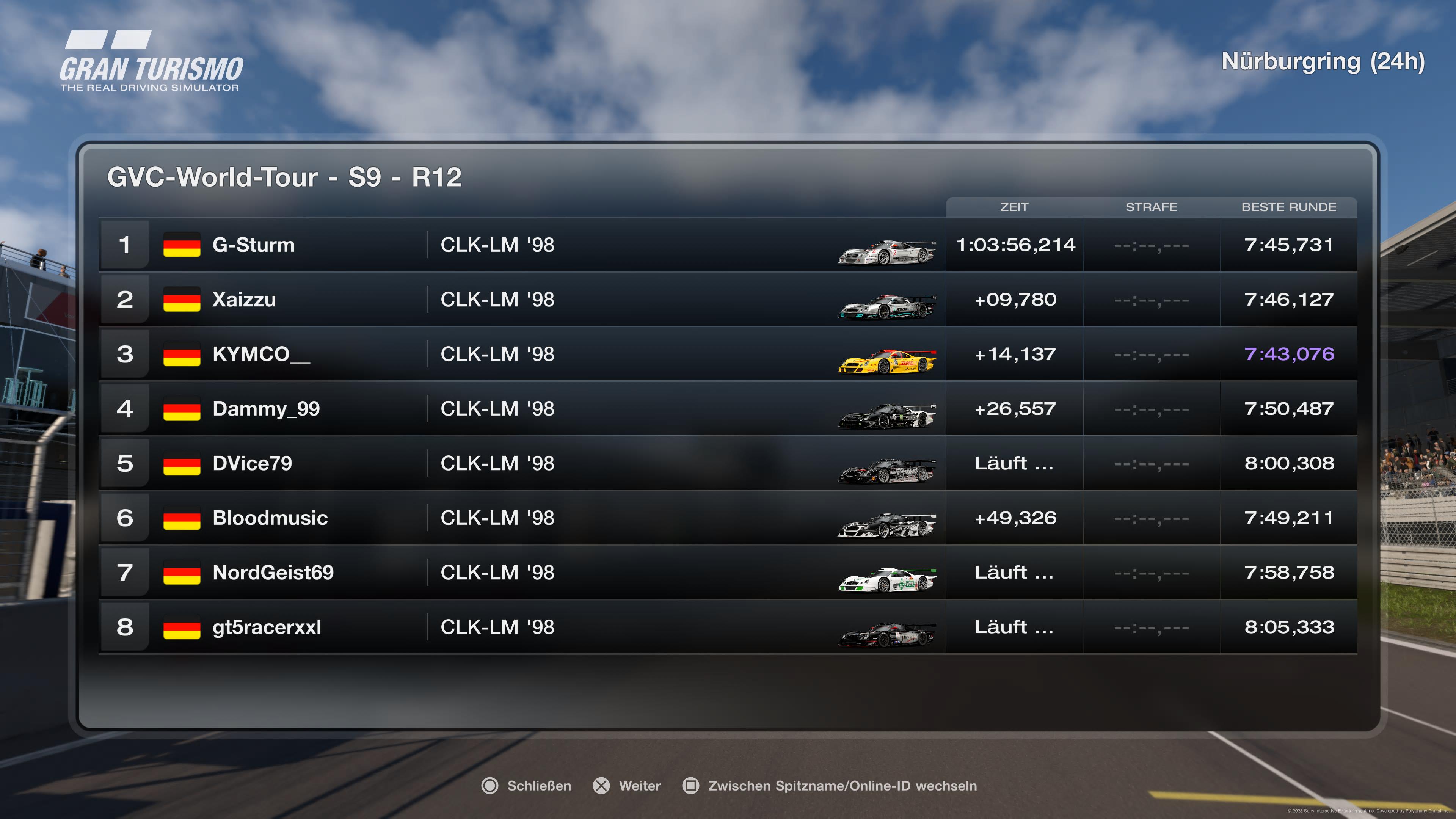
Task: Select gt5racerxxl's eighth place row
Action: coord(266,628)
